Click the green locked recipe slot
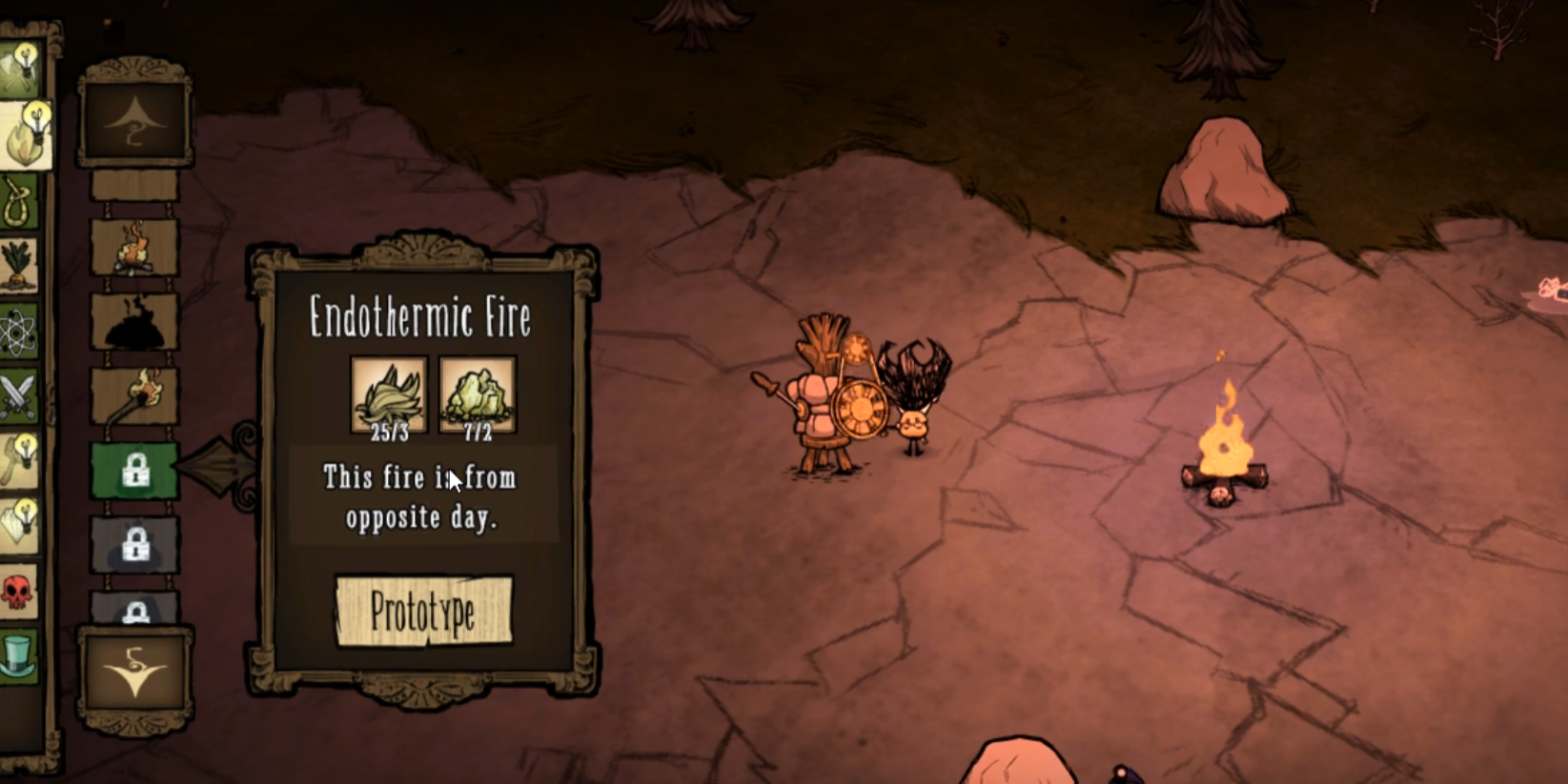1568x784 pixels. 134,470
